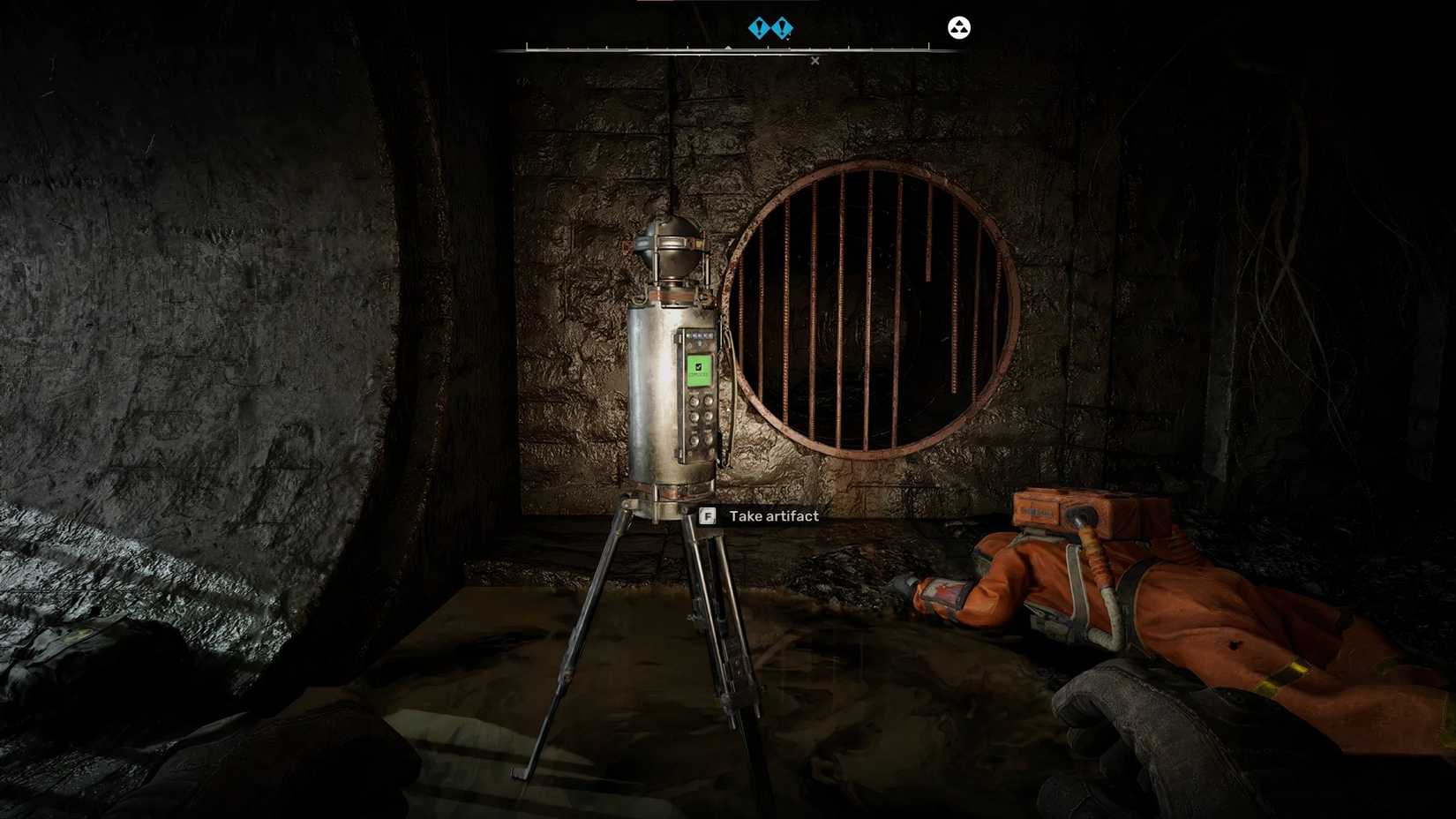The height and width of the screenshot is (819, 1456).
Task: Click the white arrow indicator on the compass bar
Action: pos(726,46)
